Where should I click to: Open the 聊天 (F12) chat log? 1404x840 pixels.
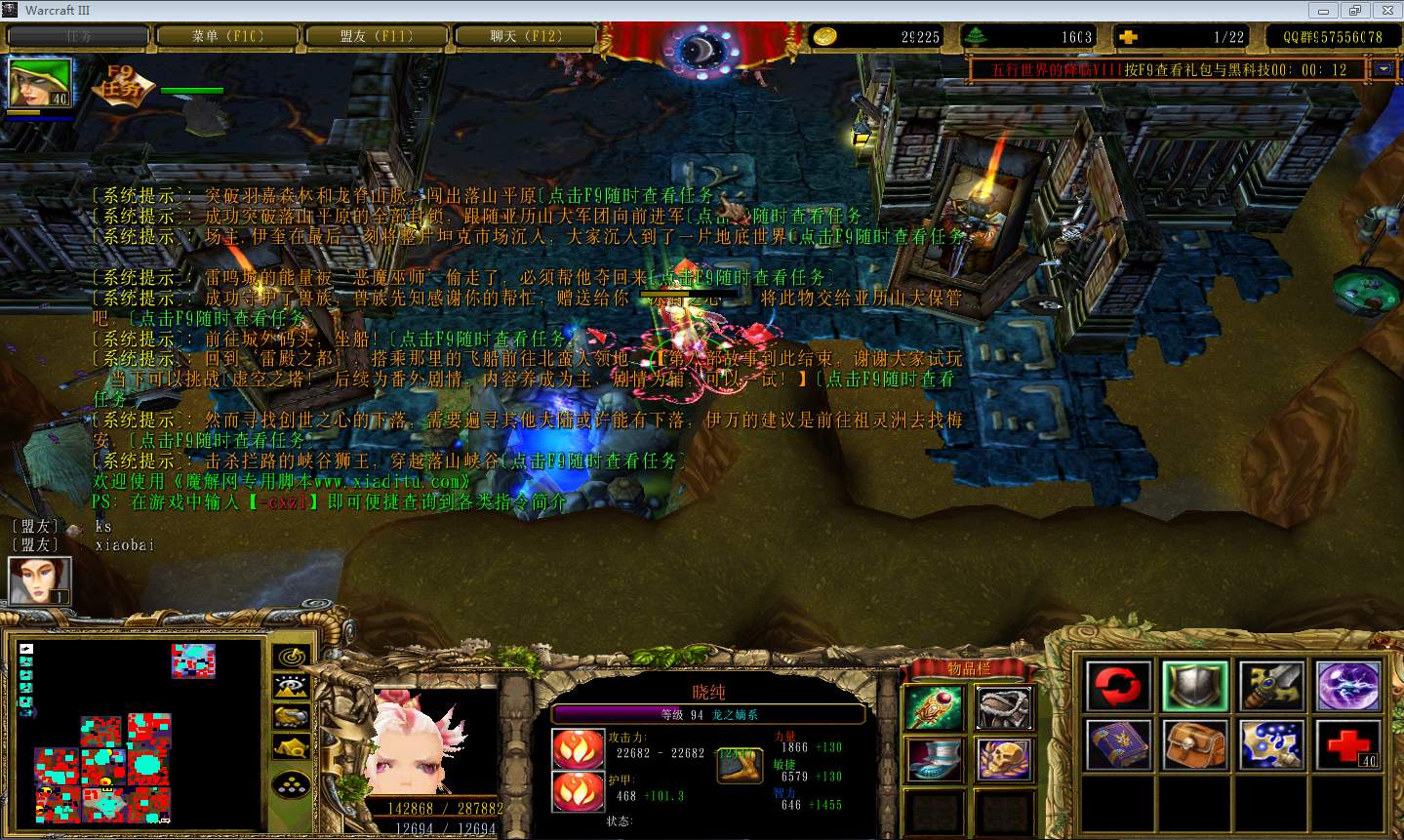click(x=525, y=36)
